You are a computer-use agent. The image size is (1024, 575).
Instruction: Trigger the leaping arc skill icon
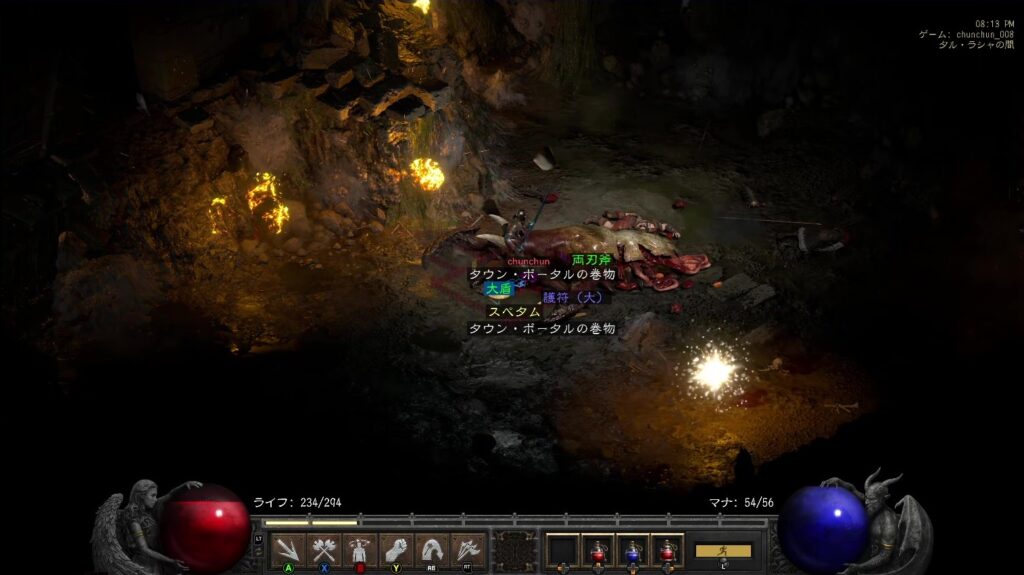[x=432, y=549]
